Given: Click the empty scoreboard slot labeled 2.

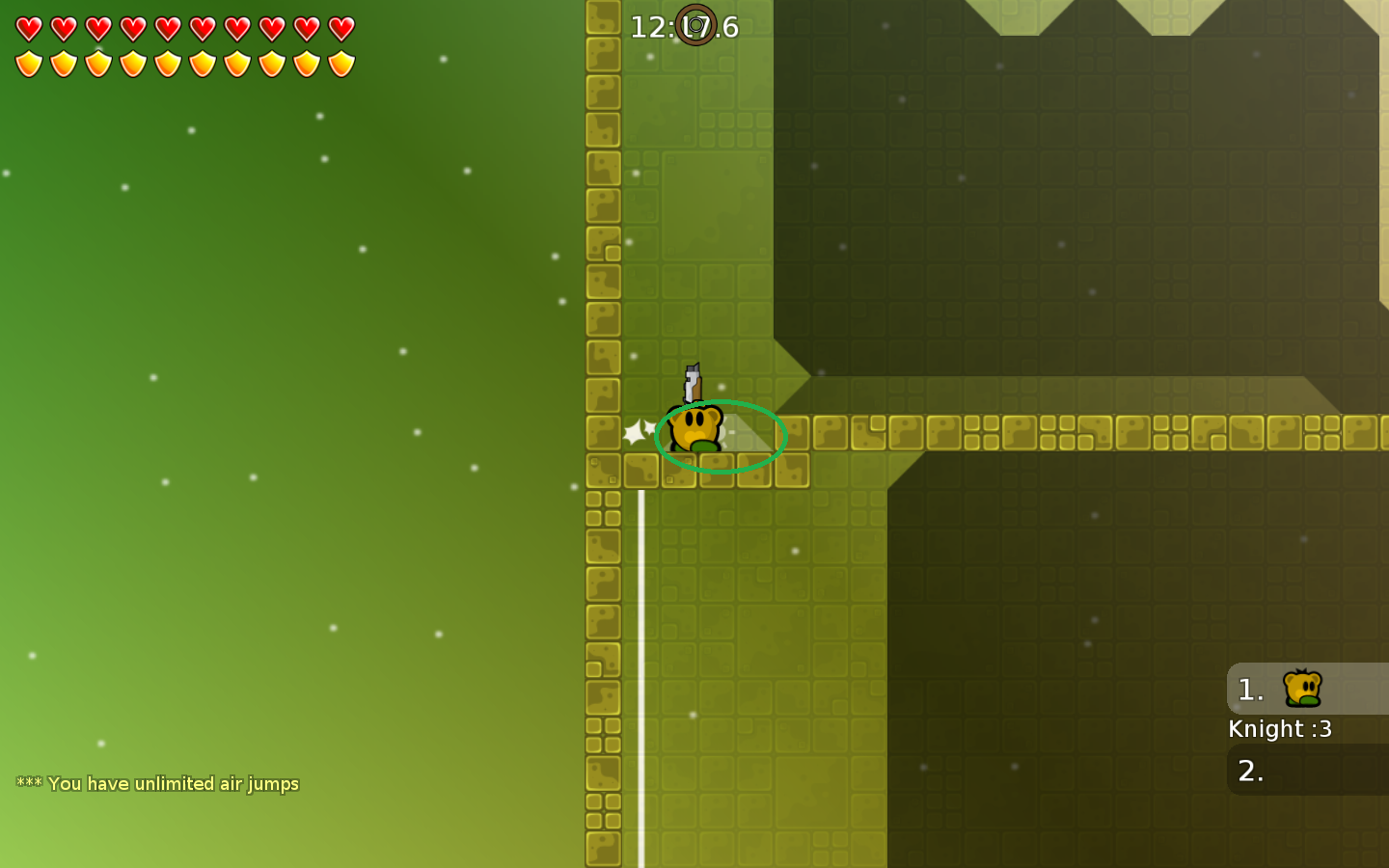Looking at the screenshot, I should tap(1250, 770).
